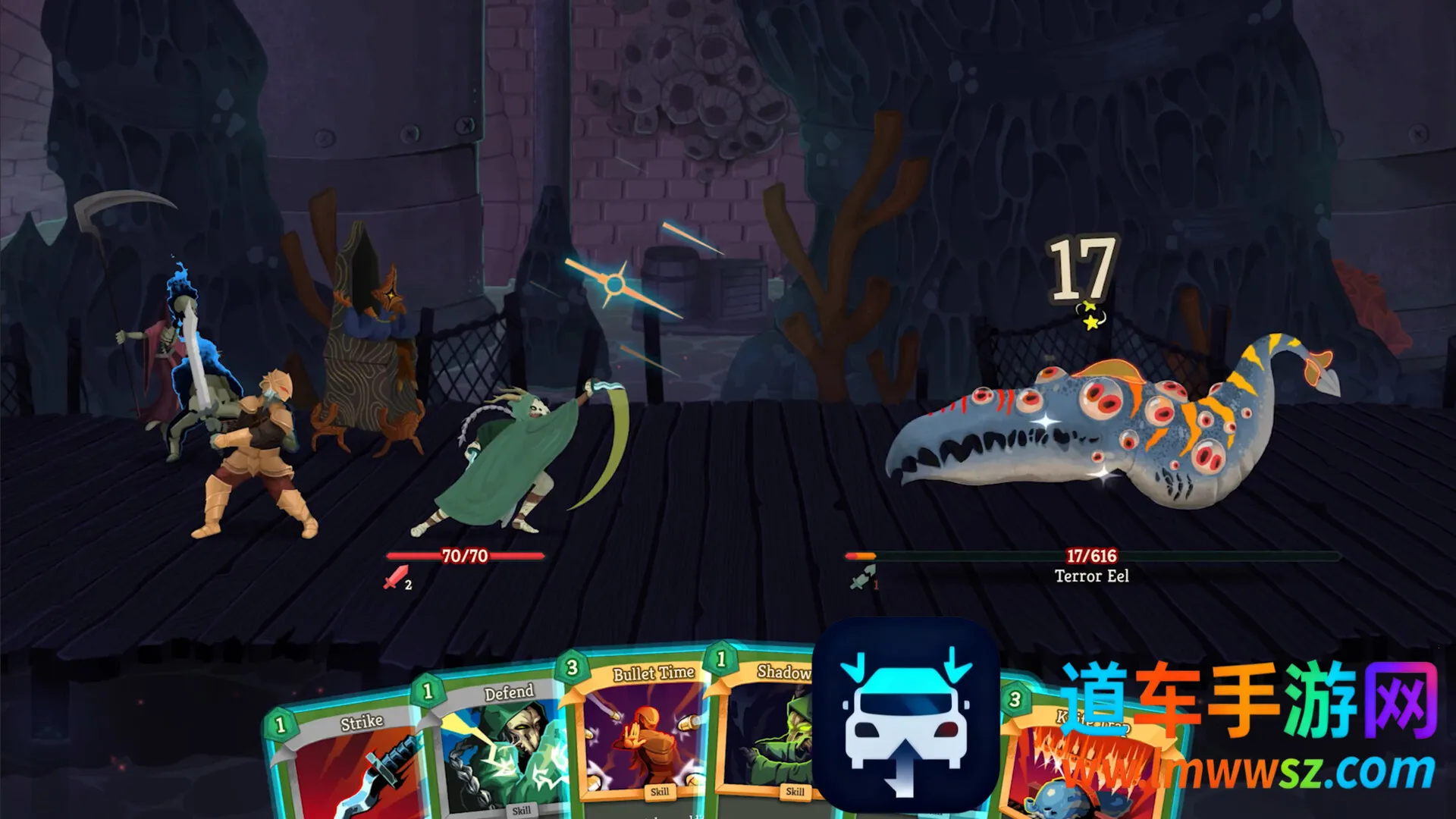Viewport: 1456px width, 819px height.
Task: Inspect the red sword Strength status icon
Action: [397, 578]
